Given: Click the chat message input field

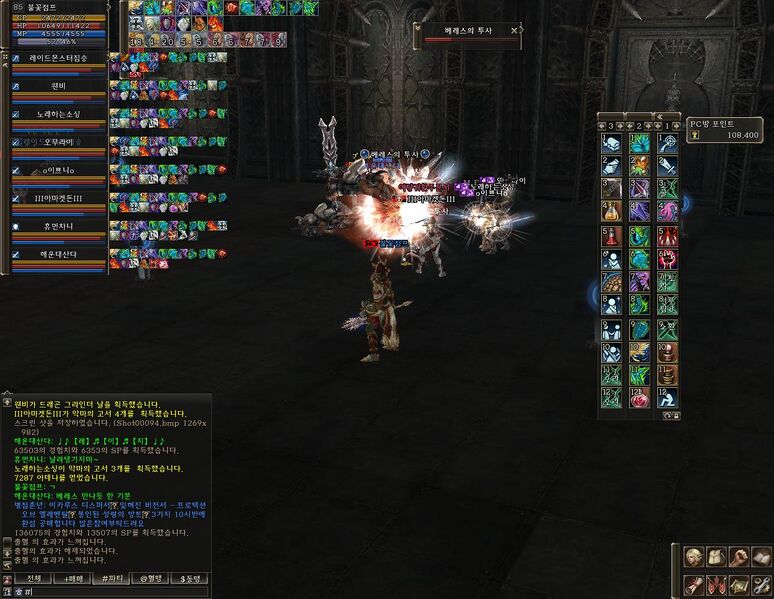Looking at the screenshot, I should pos(110,591).
